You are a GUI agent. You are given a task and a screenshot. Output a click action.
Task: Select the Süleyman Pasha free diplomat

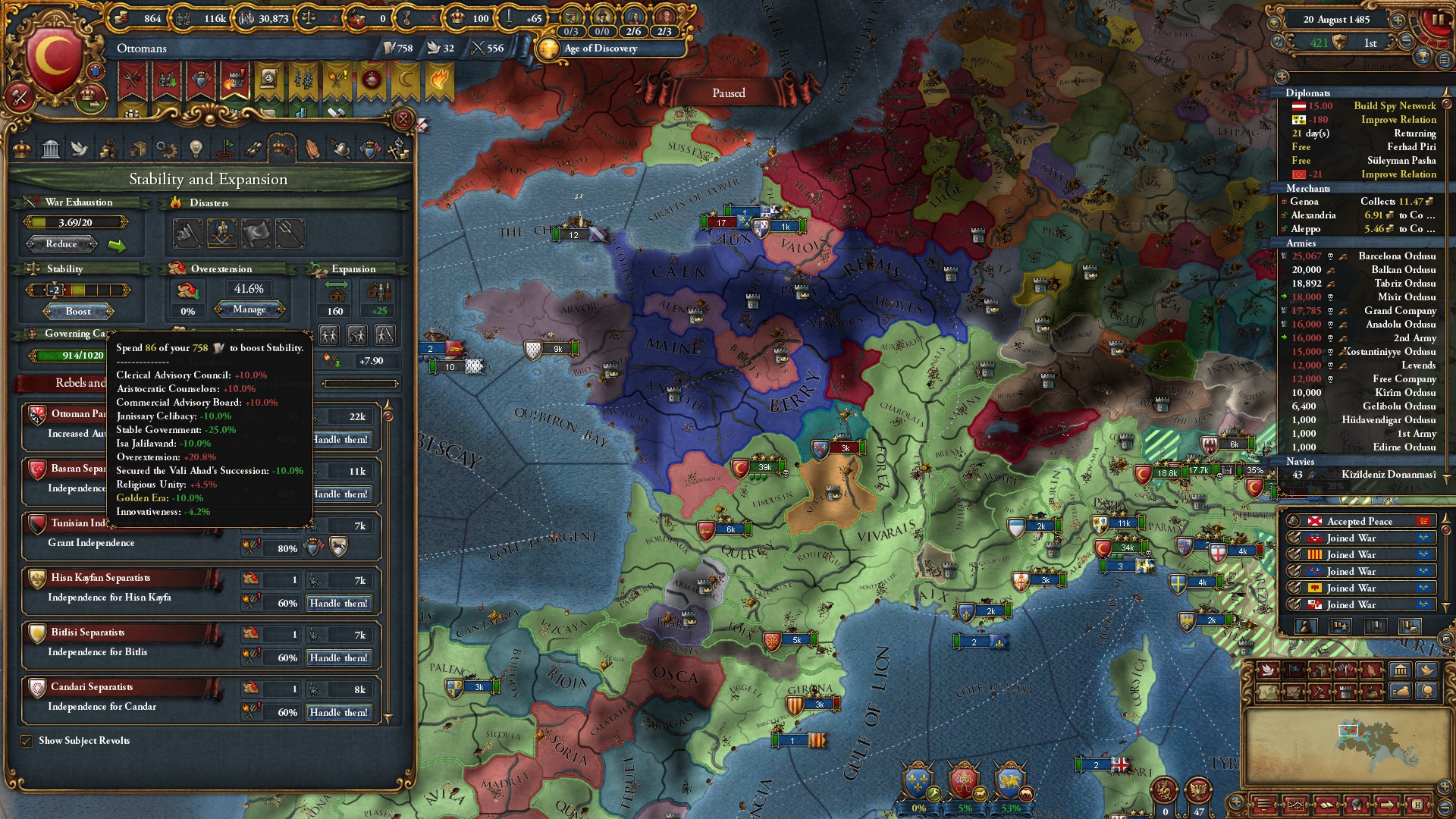(x=1401, y=161)
